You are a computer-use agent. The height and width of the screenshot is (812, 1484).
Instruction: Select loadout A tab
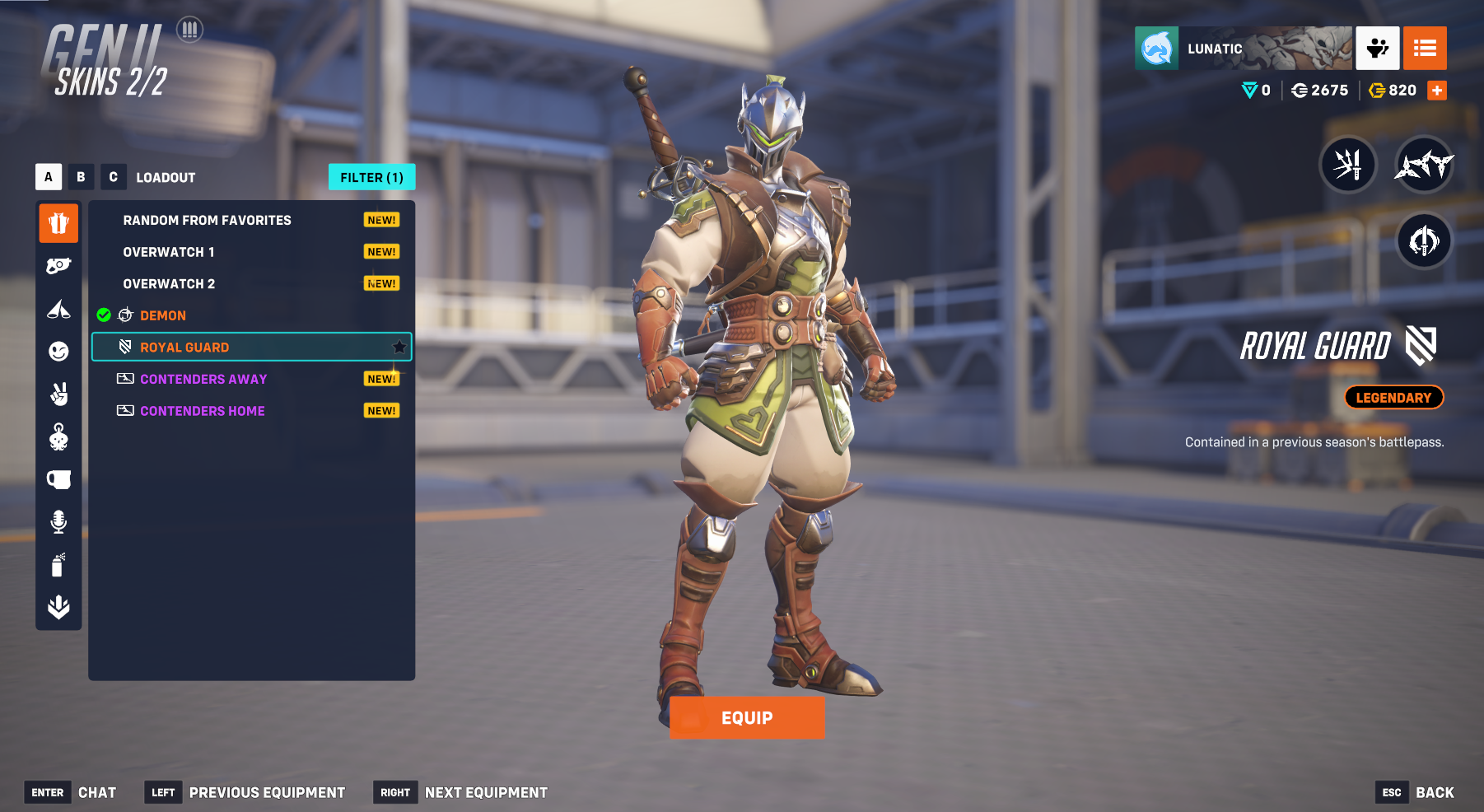pyautogui.click(x=49, y=177)
